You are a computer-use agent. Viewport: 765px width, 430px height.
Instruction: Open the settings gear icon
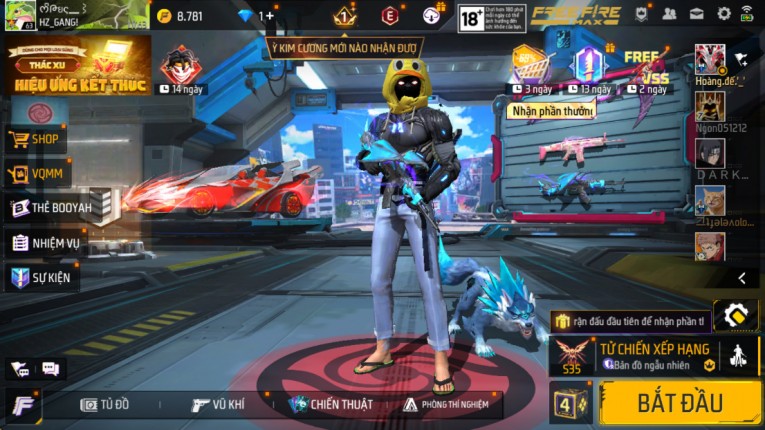click(724, 14)
